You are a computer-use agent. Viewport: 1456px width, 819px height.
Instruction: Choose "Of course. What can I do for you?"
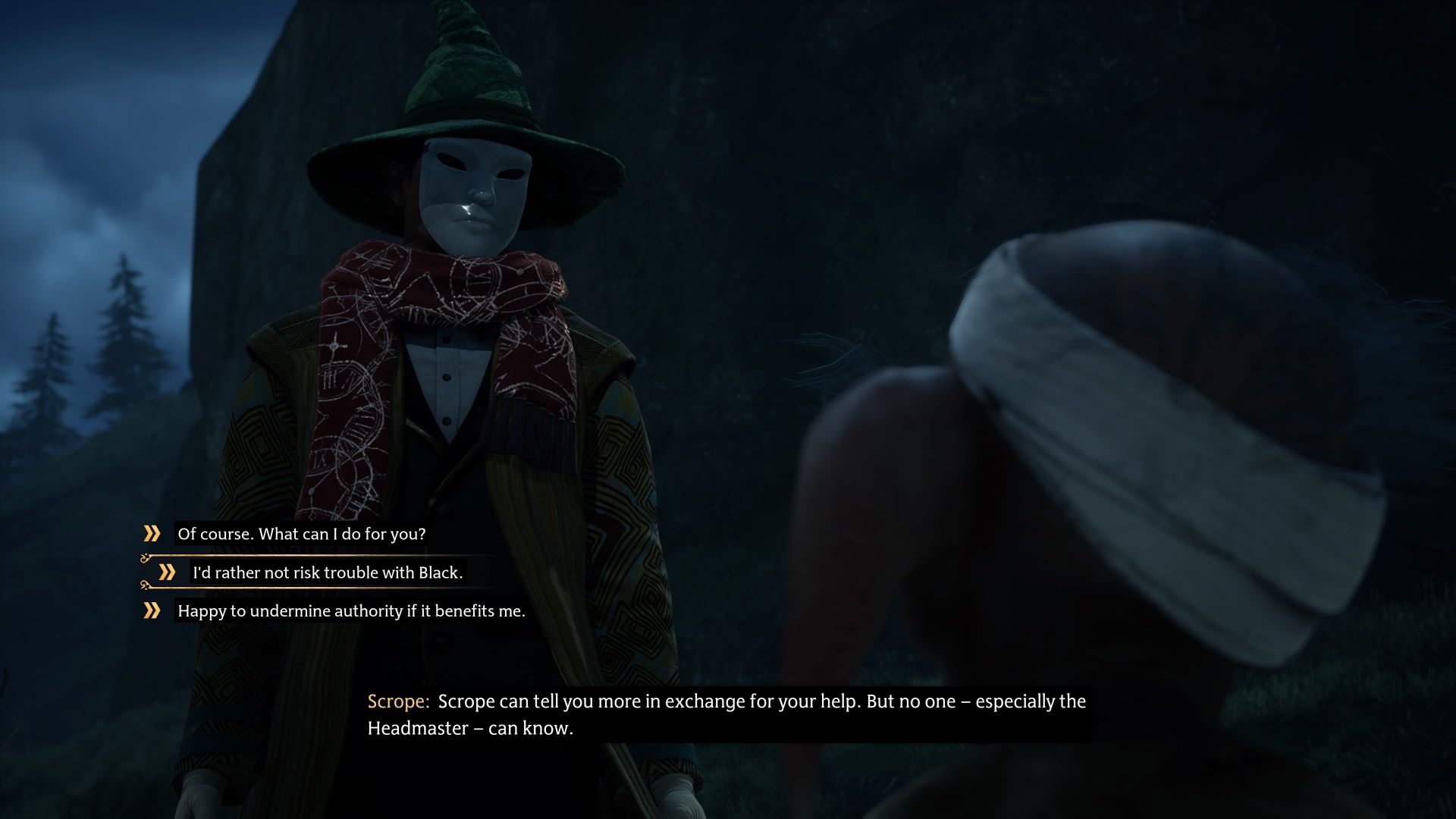tap(301, 534)
